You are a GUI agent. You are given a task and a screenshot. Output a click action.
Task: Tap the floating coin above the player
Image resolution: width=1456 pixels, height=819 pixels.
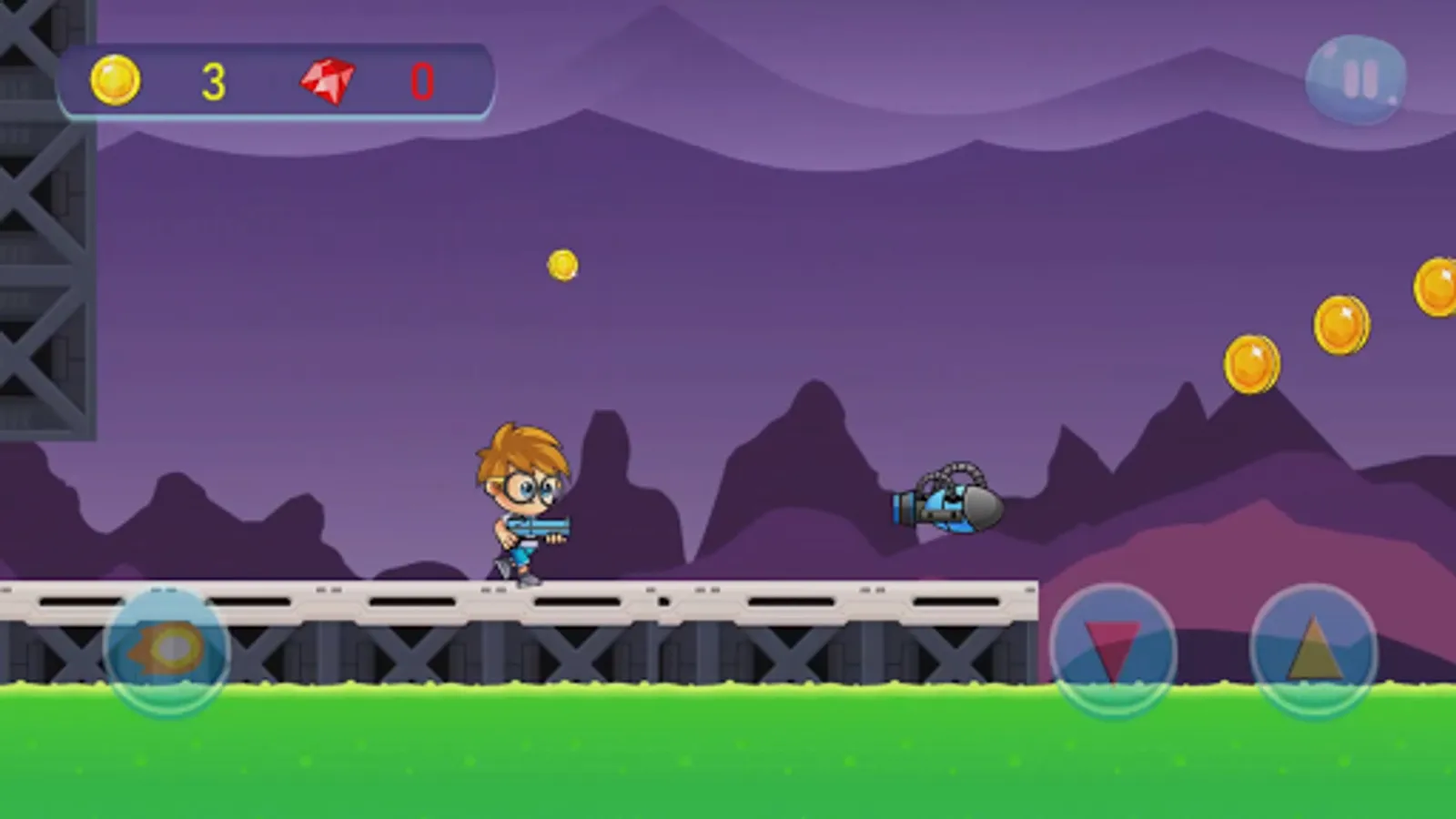[x=562, y=264]
